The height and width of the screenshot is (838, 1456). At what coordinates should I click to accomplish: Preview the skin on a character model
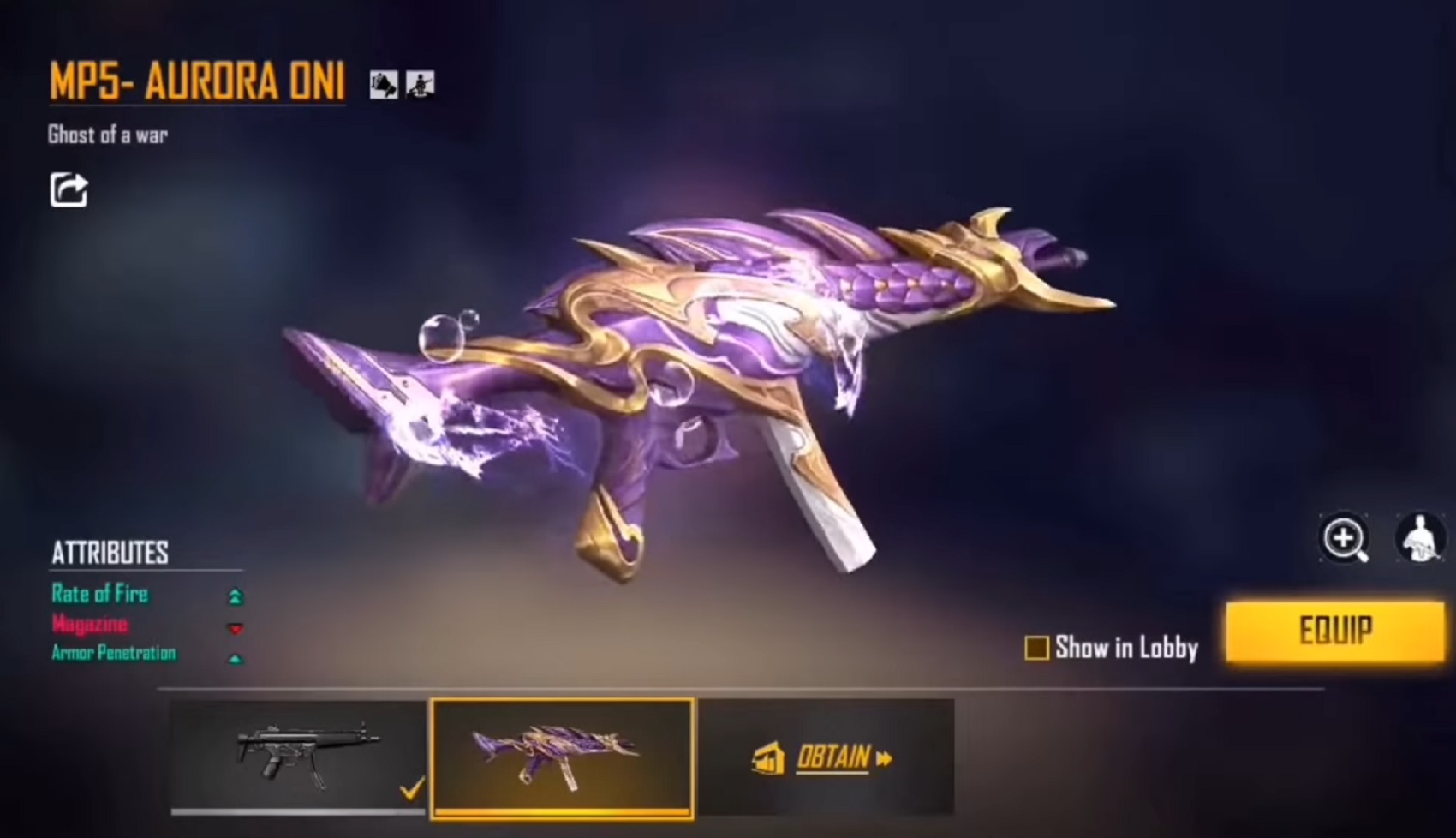coord(1419,538)
